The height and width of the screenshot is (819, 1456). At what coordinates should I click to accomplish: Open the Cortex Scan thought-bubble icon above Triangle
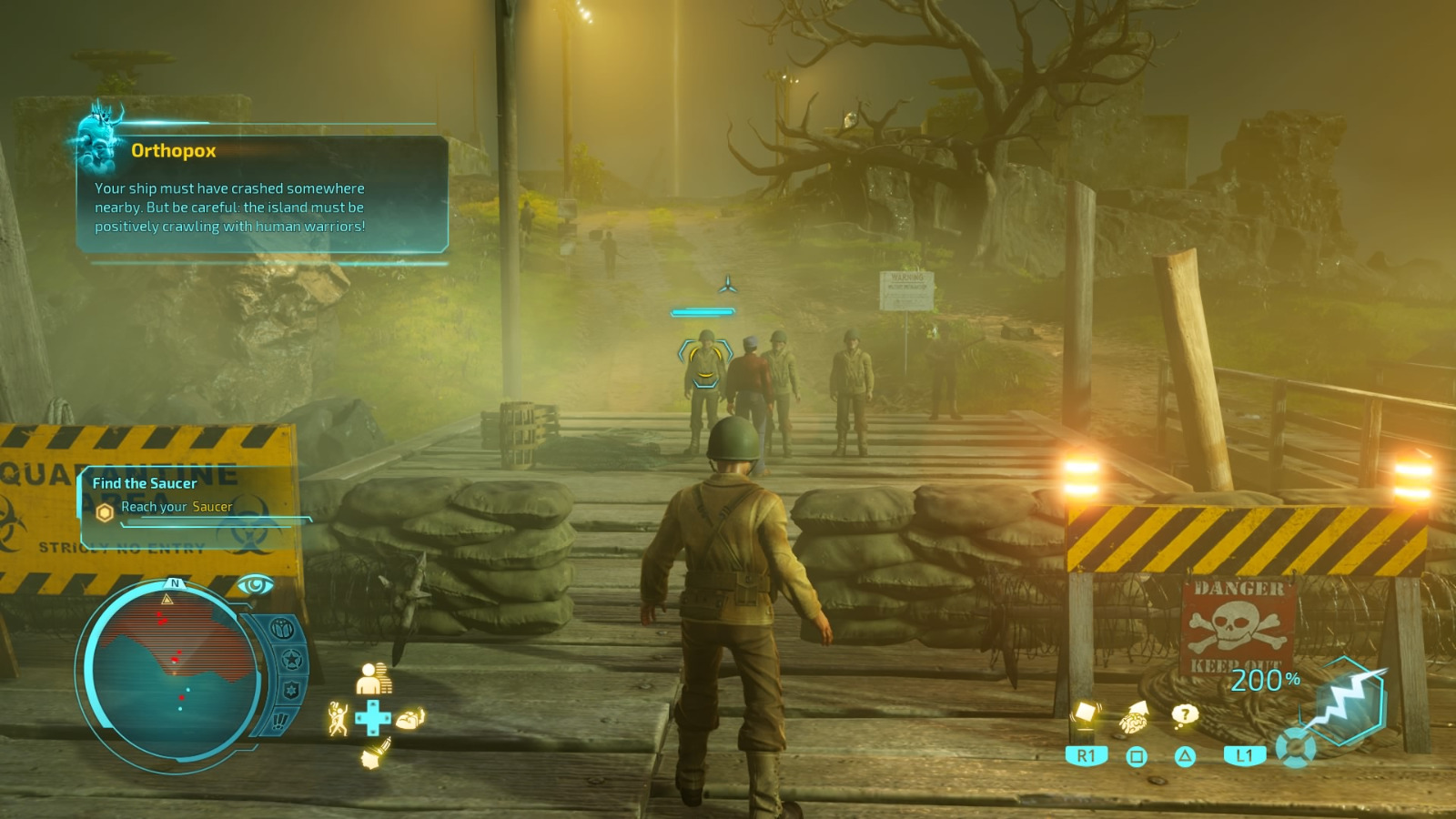(x=1182, y=714)
